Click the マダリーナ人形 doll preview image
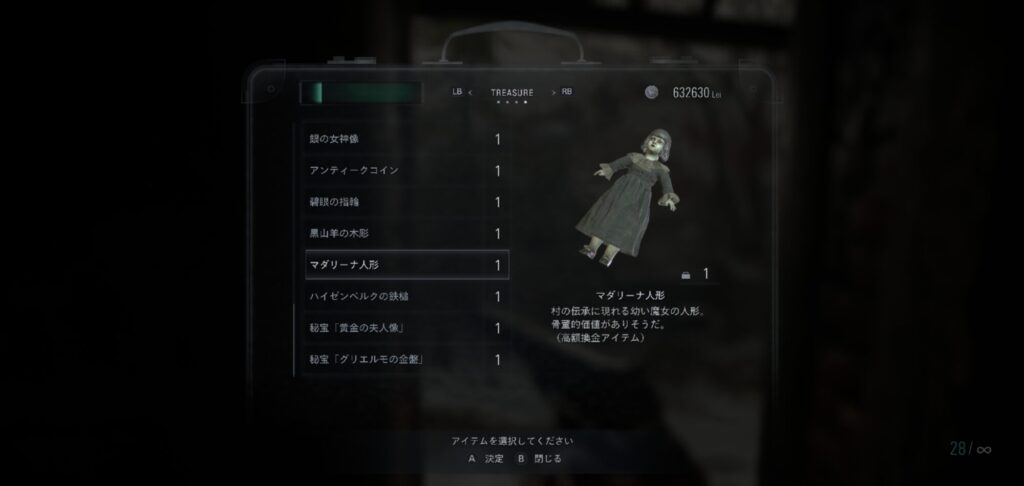The image size is (1024, 486). pyautogui.click(x=630, y=197)
